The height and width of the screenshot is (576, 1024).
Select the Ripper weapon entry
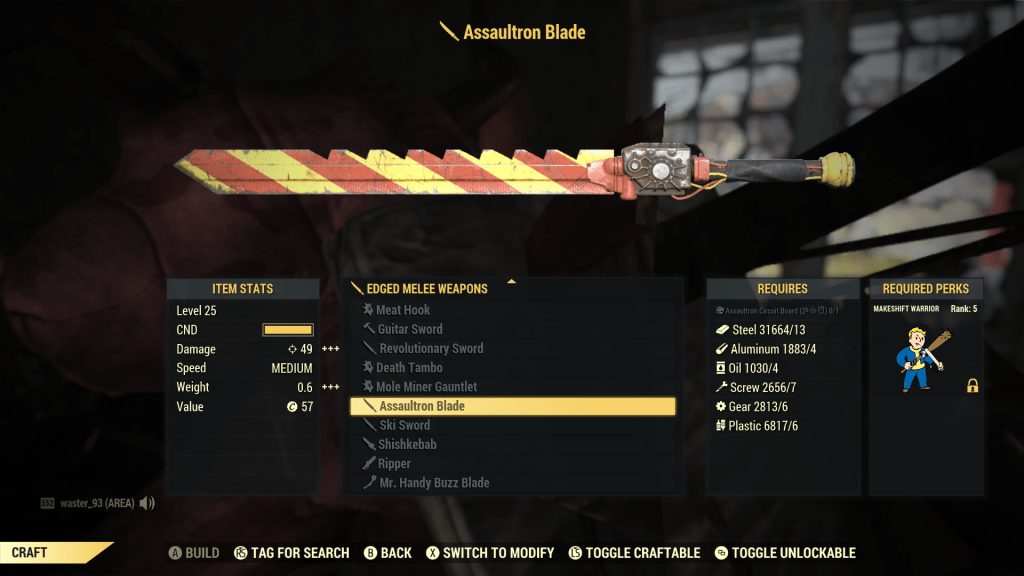(394, 464)
